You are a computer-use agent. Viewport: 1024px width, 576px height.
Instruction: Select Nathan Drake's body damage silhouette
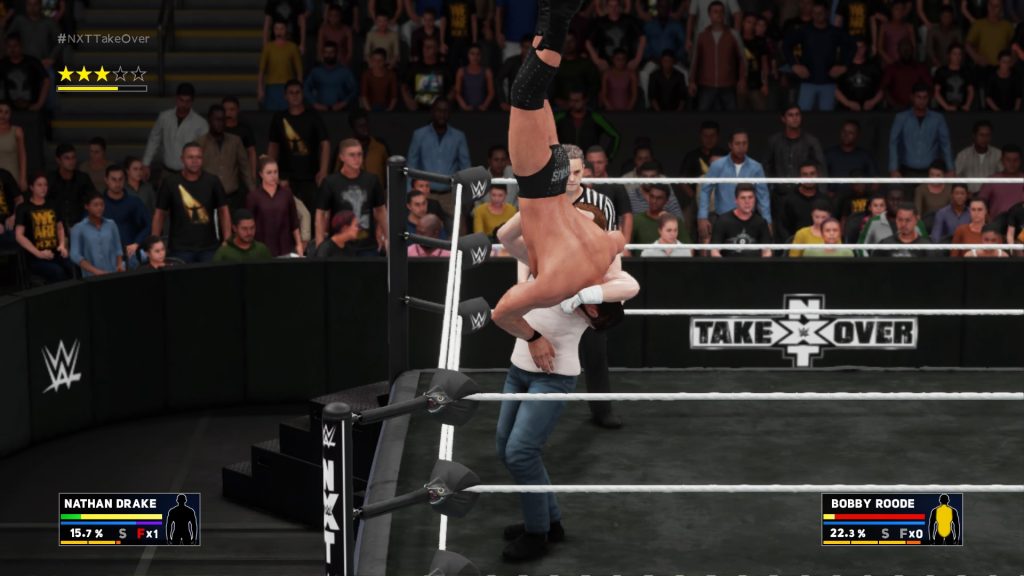[x=181, y=519]
